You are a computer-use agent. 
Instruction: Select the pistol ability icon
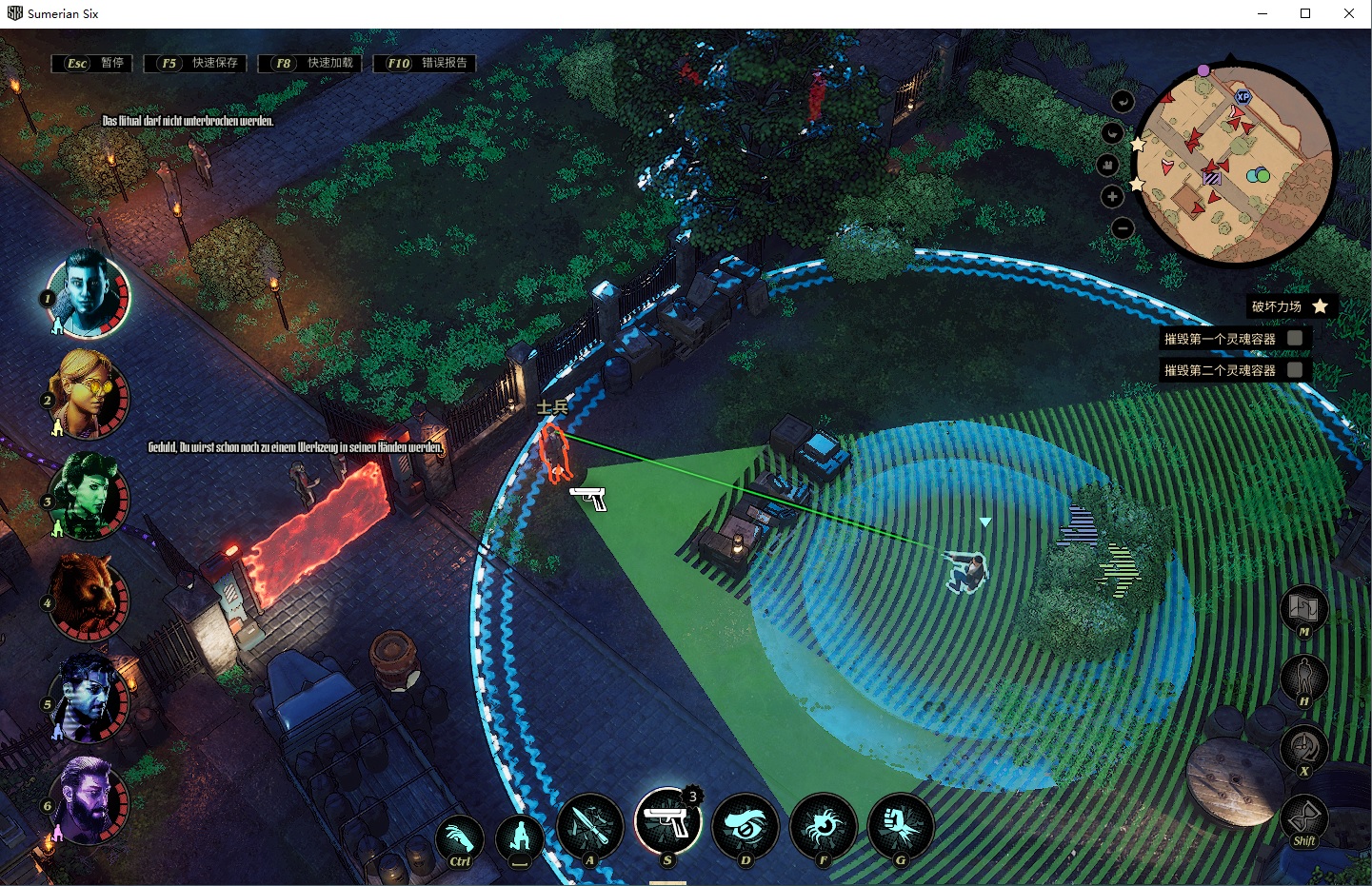[x=667, y=821]
